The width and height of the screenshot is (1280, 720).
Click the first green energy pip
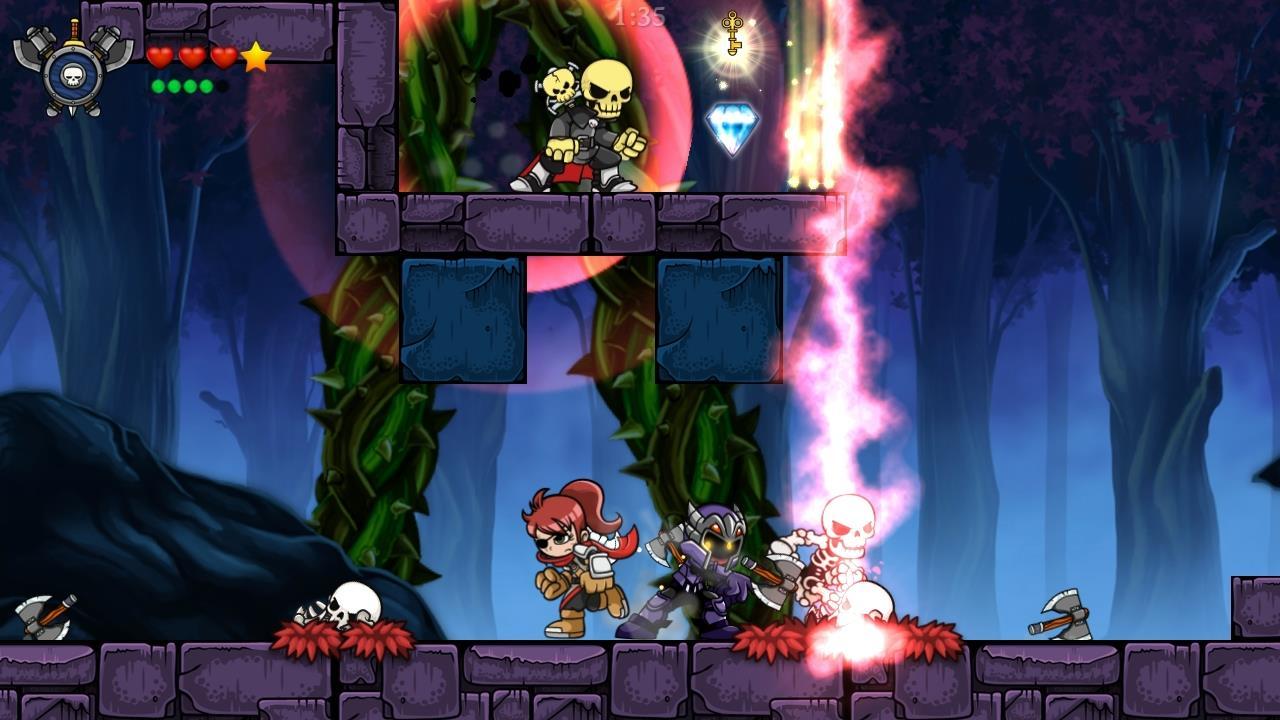[x=159, y=86]
